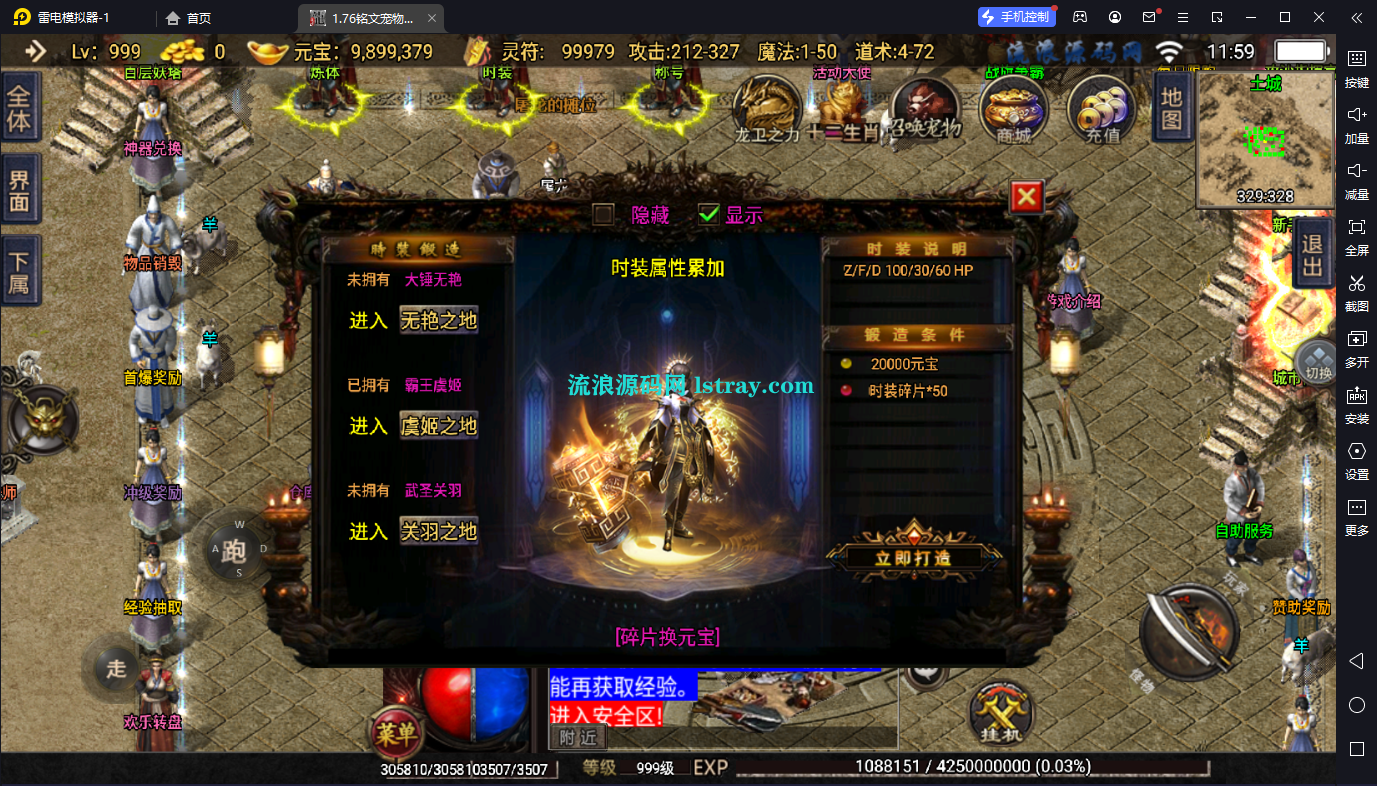Enter the 虞姬之地 area
Viewport: 1377px width, 786px height.
pyautogui.click(x=438, y=426)
